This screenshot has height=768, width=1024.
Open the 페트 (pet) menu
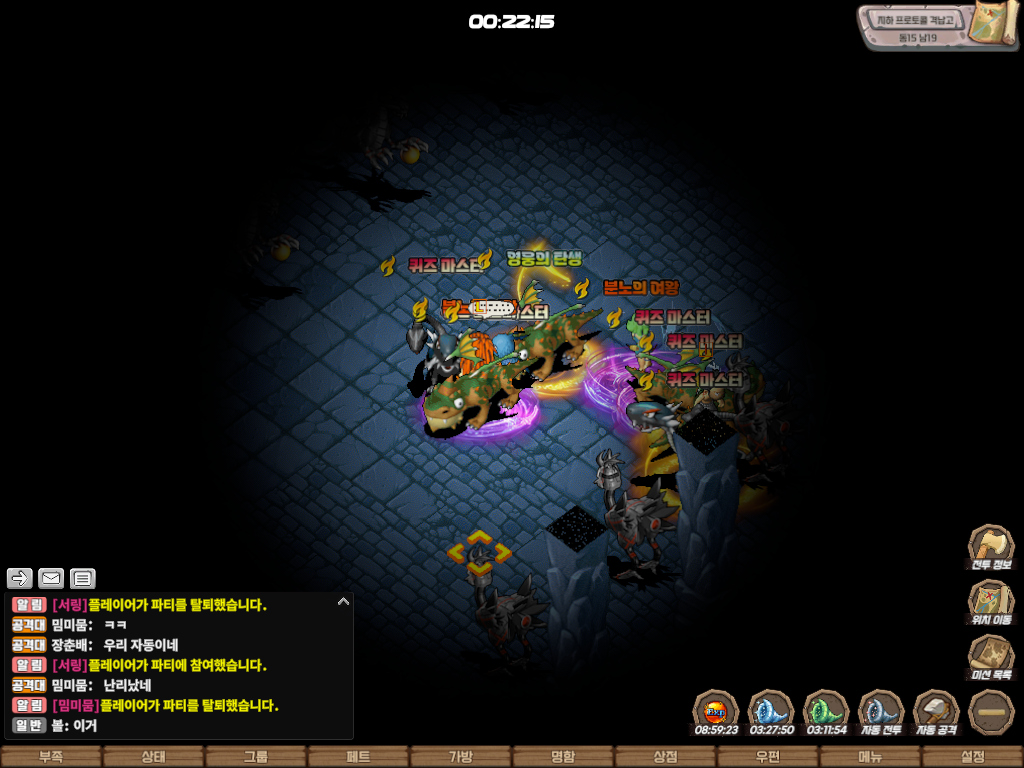coord(358,757)
